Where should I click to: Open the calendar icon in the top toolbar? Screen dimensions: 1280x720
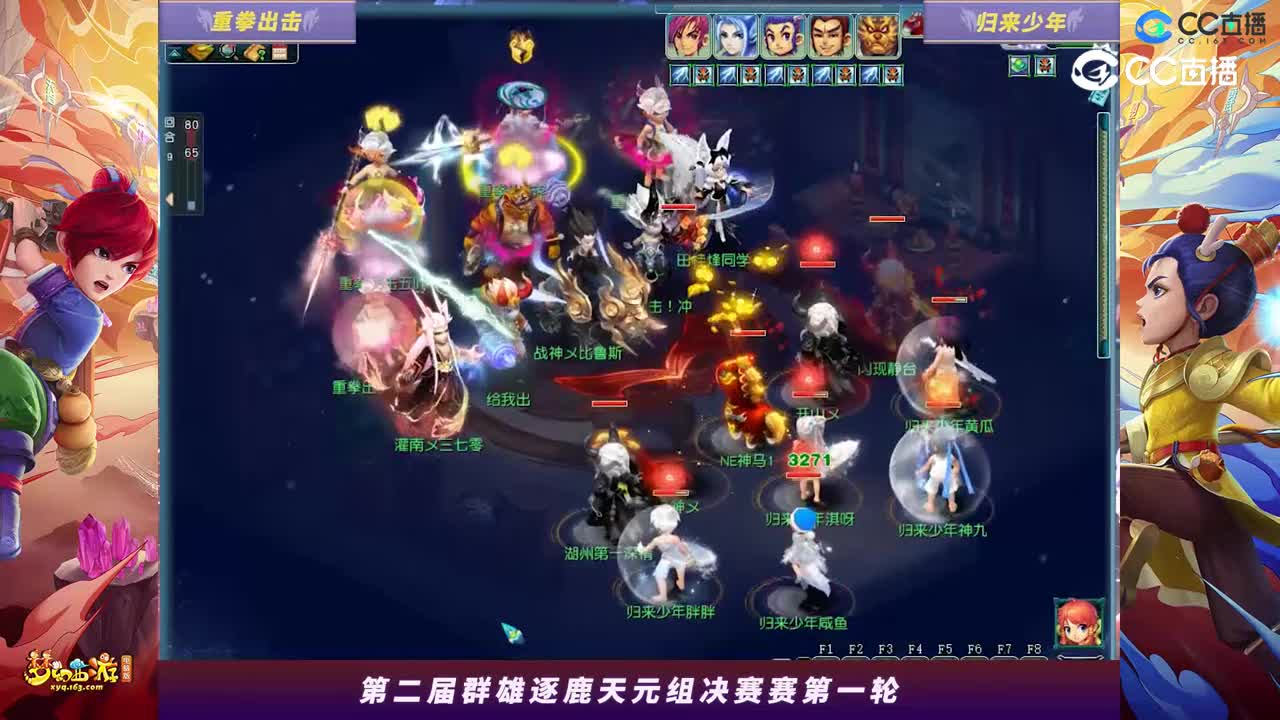[280, 52]
